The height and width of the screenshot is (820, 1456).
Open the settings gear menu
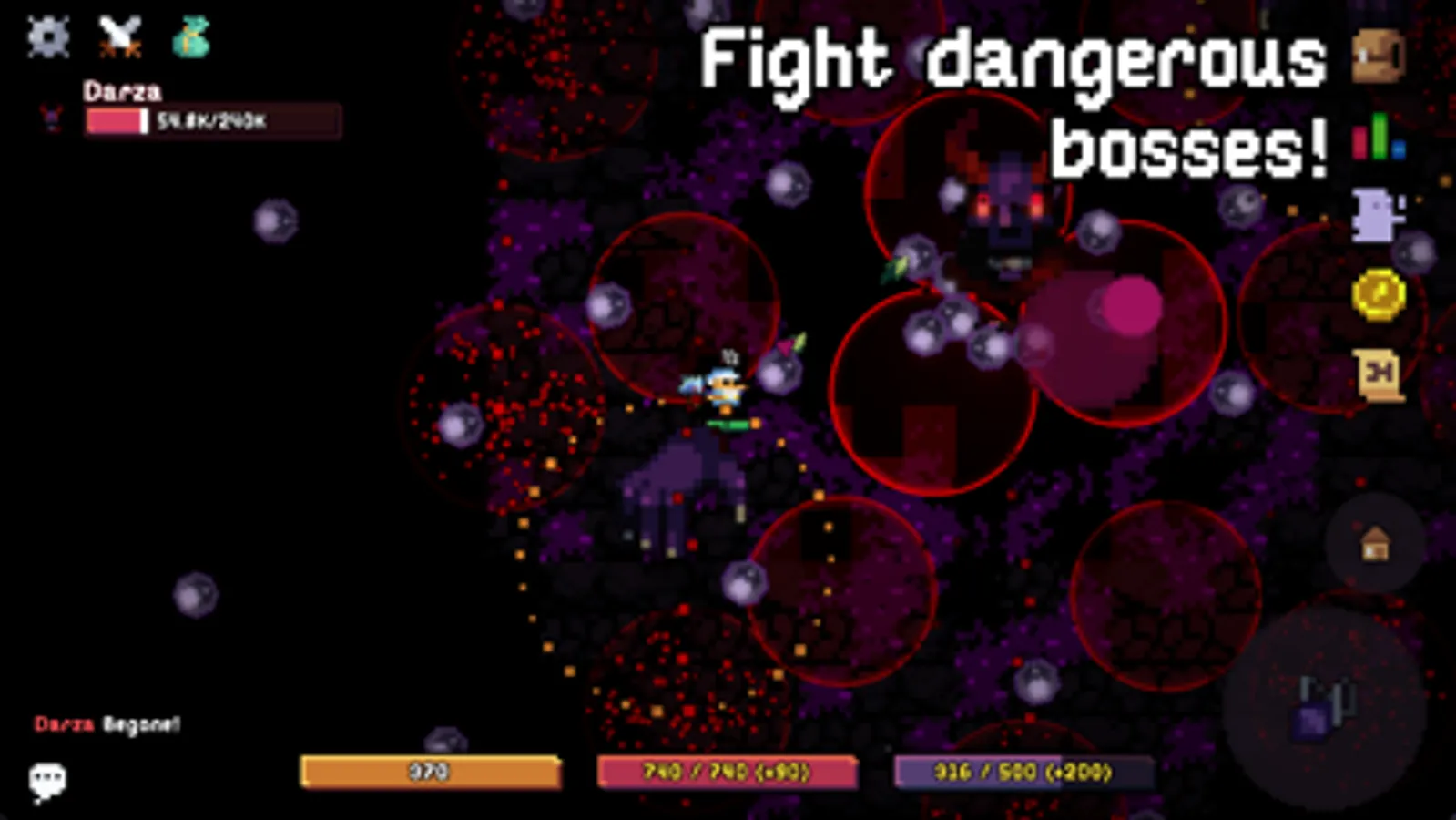click(47, 36)
